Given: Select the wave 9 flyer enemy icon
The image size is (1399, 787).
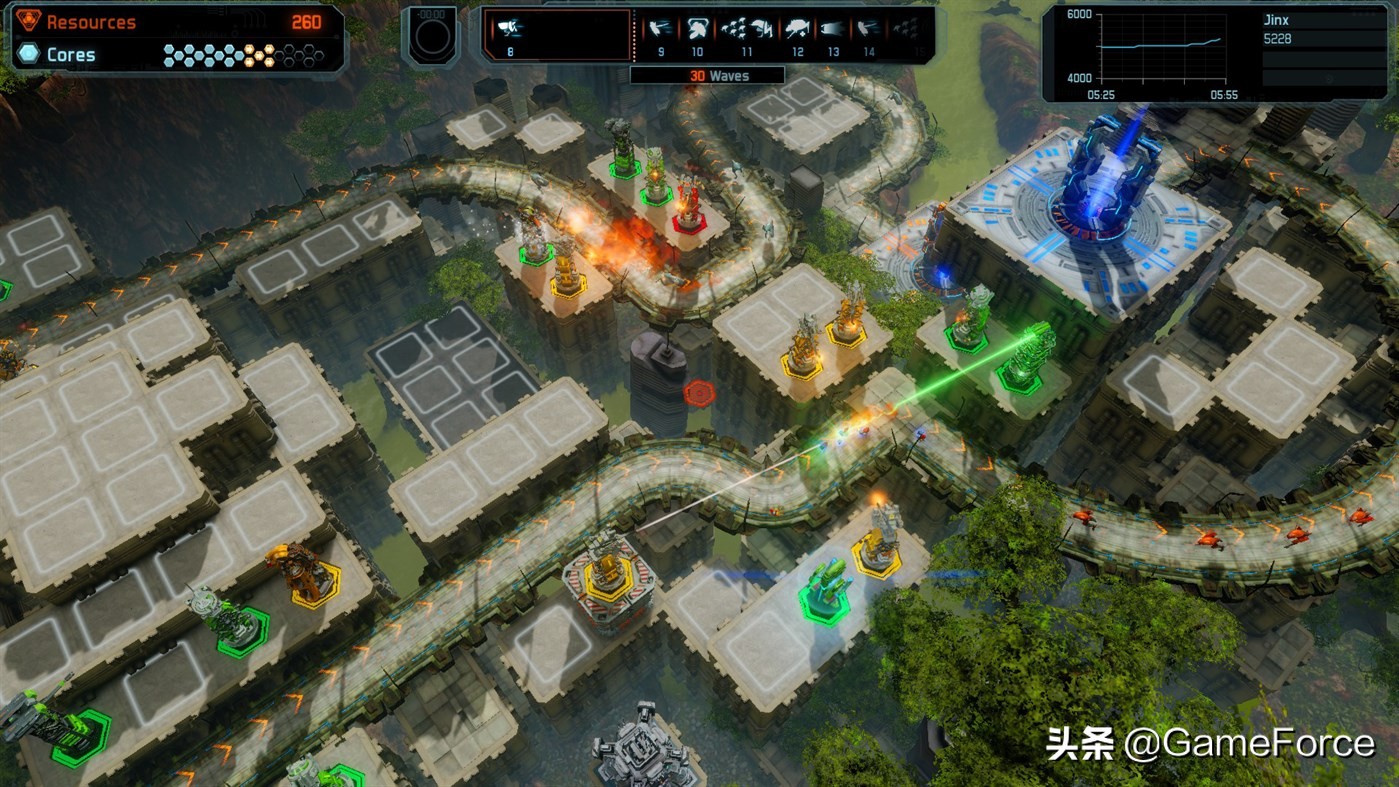Looking at the screenshot, I should (659, 27).
